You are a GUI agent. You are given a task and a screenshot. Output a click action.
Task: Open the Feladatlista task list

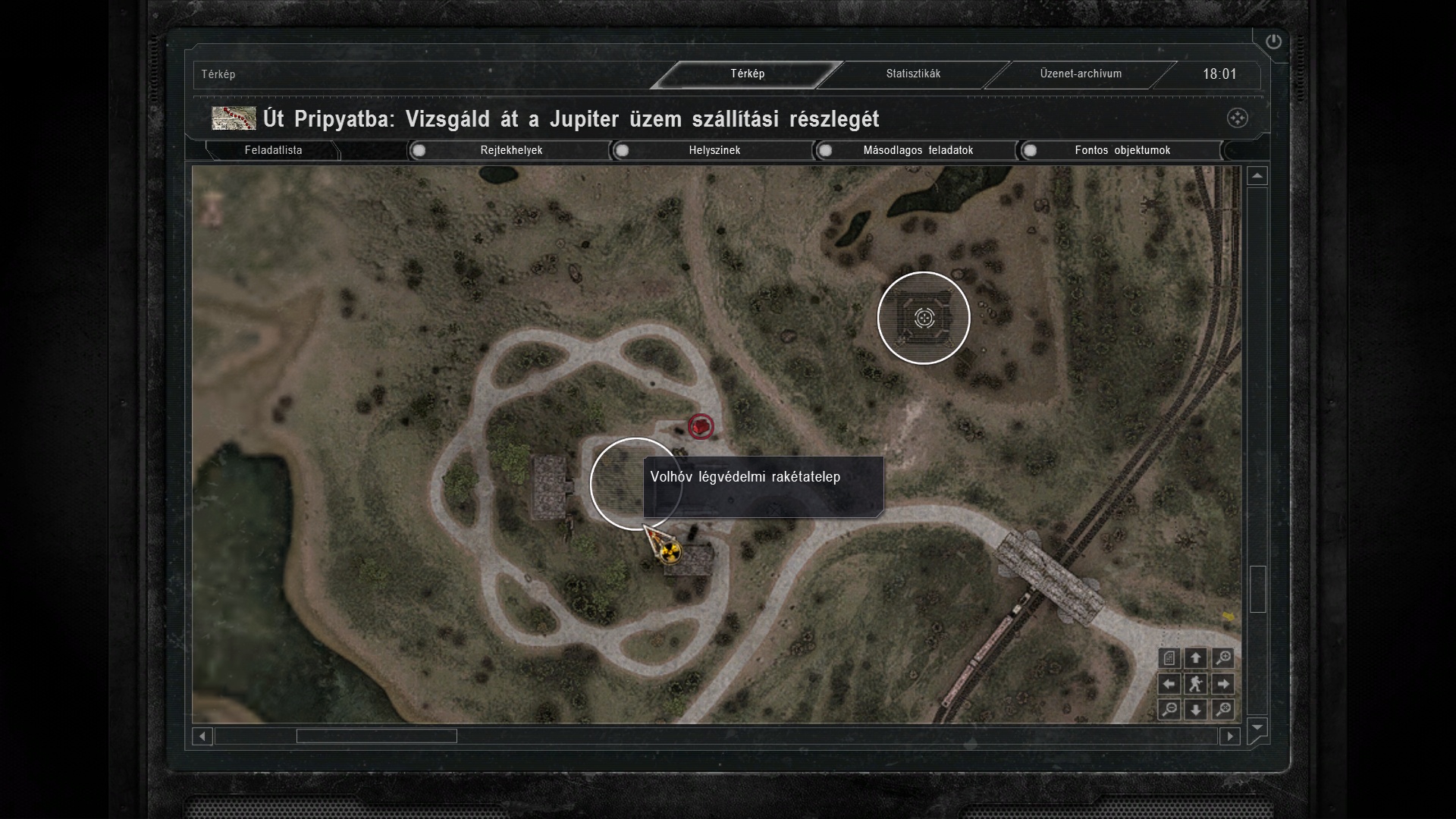tap(273, 150)
